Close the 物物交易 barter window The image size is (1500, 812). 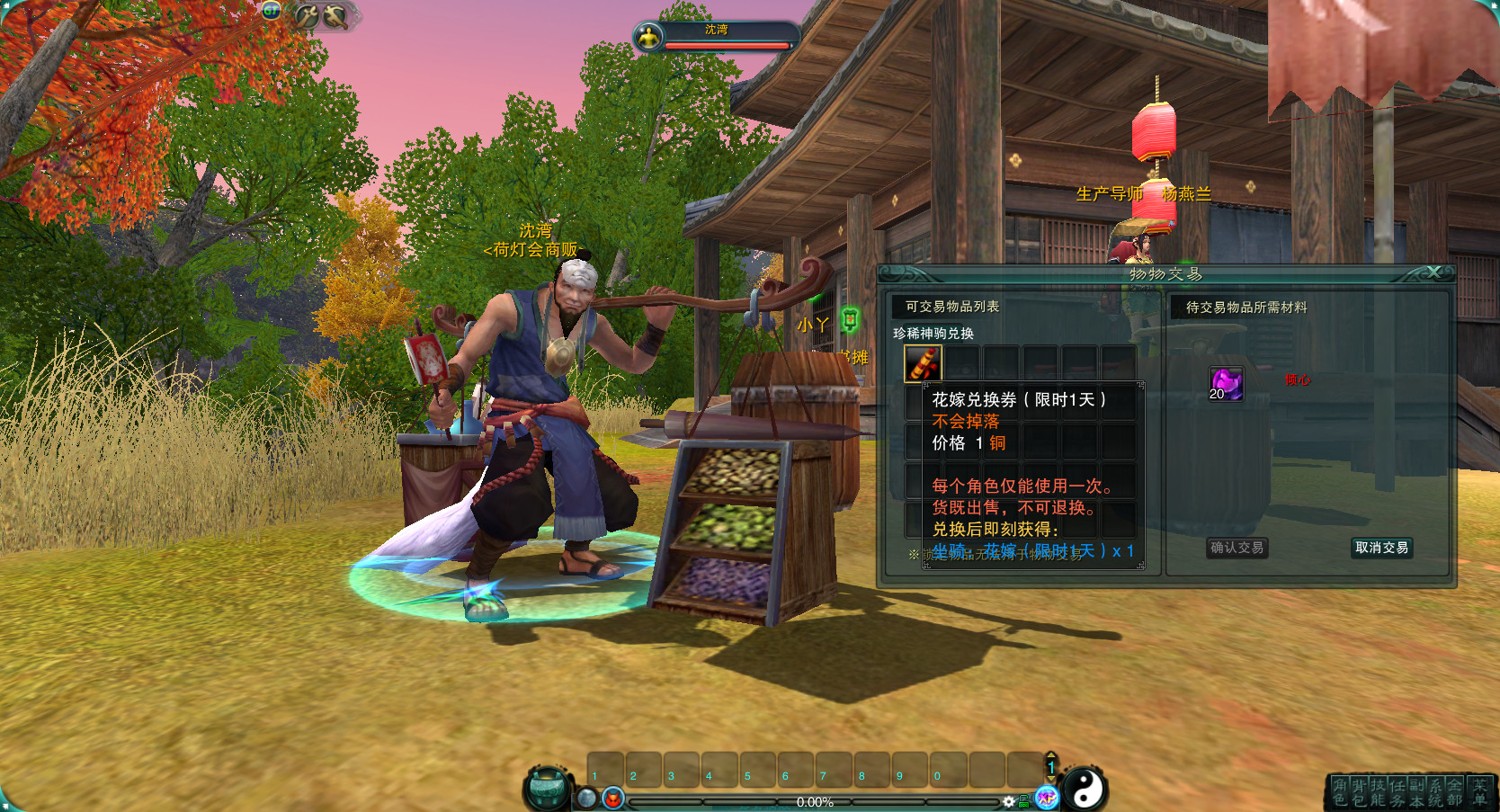point(1434,272)
